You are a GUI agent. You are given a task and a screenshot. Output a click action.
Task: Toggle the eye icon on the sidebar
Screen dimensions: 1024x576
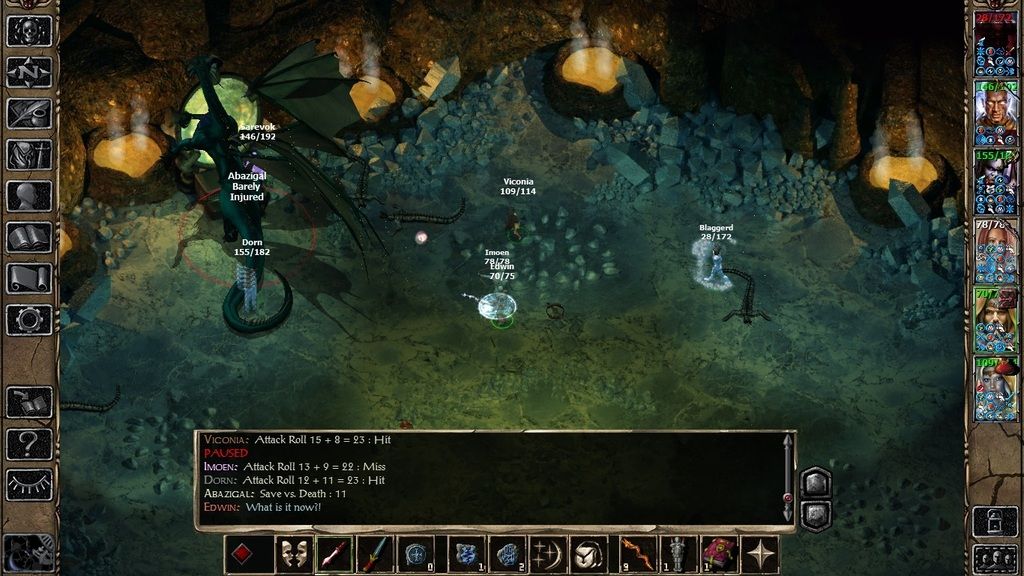pos(29,484)
